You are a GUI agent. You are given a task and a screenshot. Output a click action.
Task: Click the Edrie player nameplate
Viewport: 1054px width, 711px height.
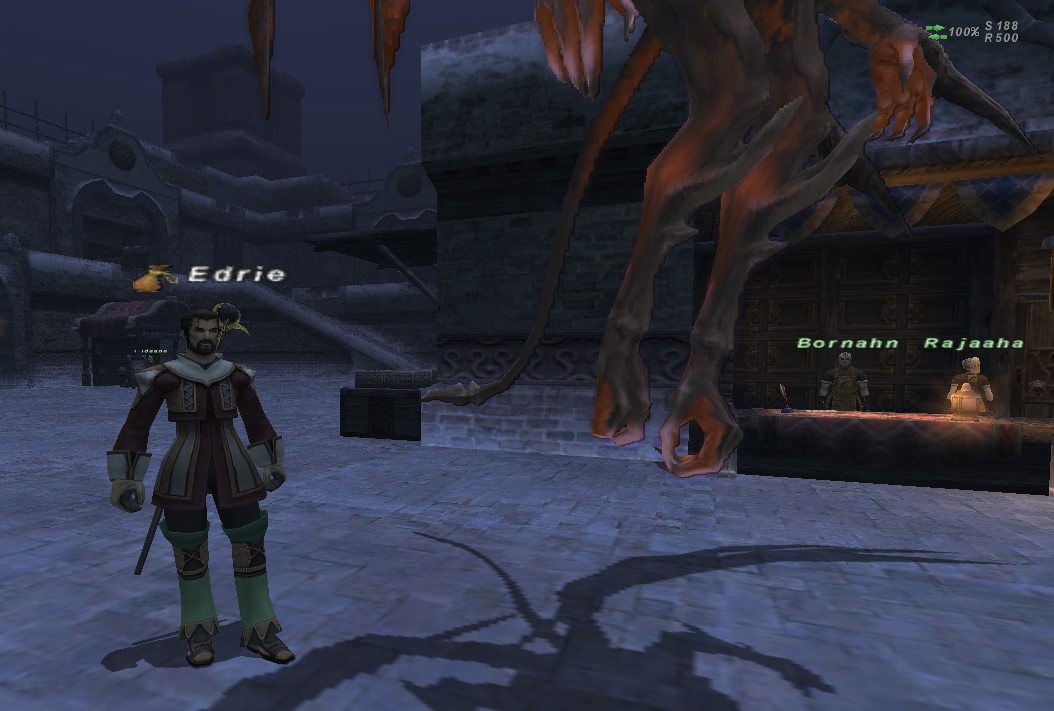(237, 274)
